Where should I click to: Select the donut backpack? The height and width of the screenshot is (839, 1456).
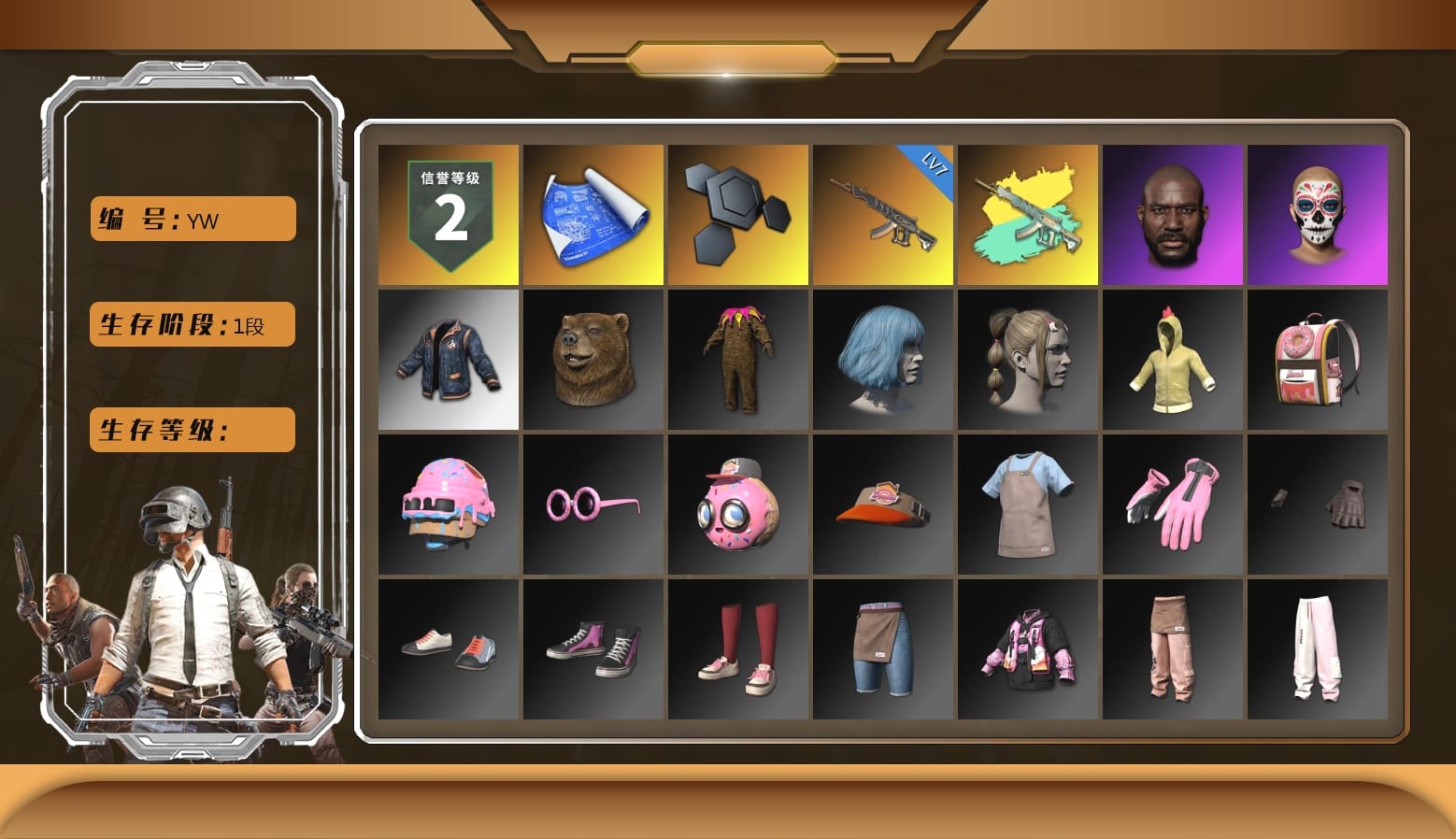tap(1318, 358)
